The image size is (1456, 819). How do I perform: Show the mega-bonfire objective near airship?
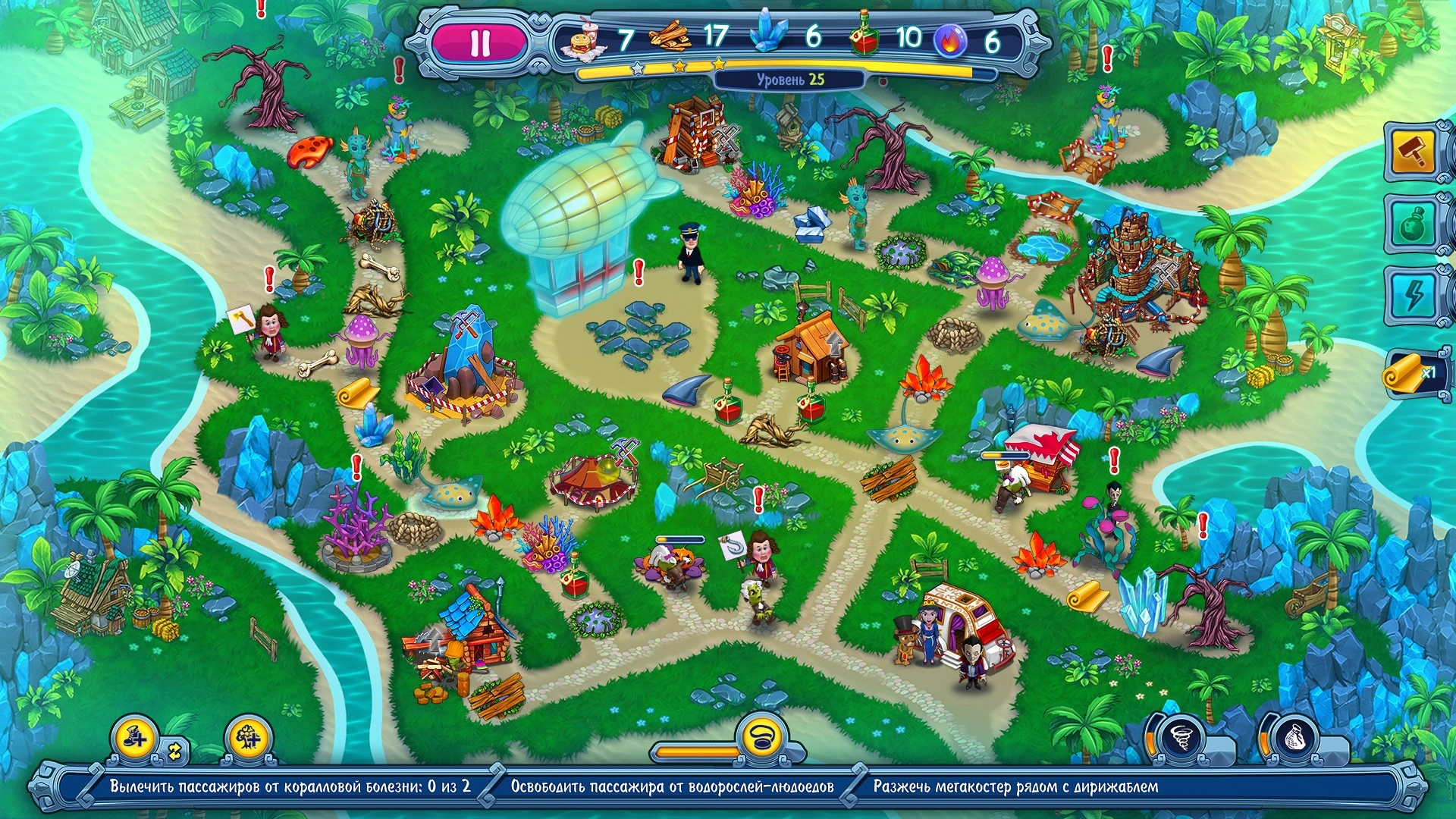coord(1015,786)
